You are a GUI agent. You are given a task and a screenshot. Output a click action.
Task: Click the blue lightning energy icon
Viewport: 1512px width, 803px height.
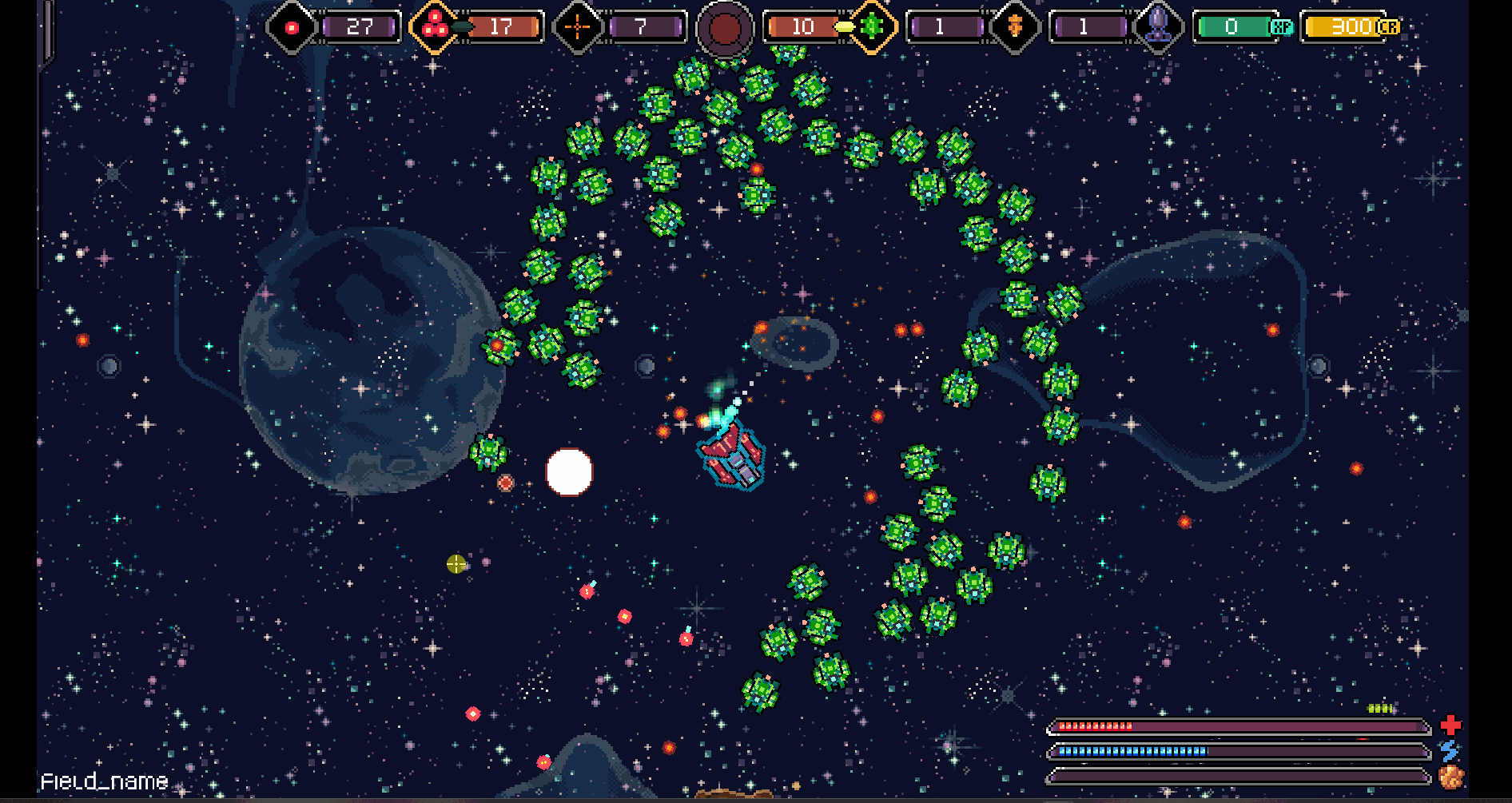tap(1450, 750)
